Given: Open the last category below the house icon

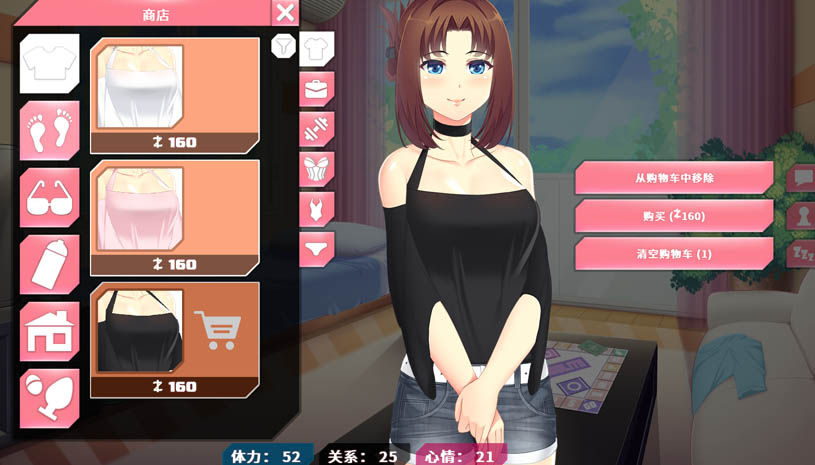Looking at the screenshot, I should (x=49, y=398).
